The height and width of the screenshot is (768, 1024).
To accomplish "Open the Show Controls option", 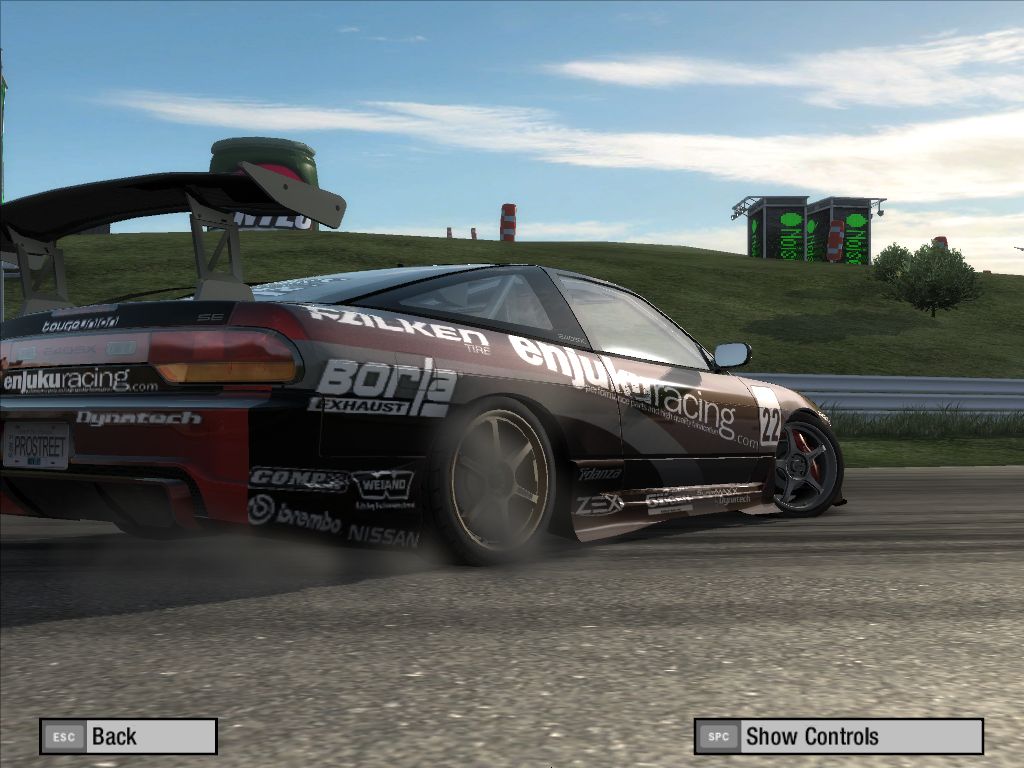I will pyautogui.click(x=838, y=737).
